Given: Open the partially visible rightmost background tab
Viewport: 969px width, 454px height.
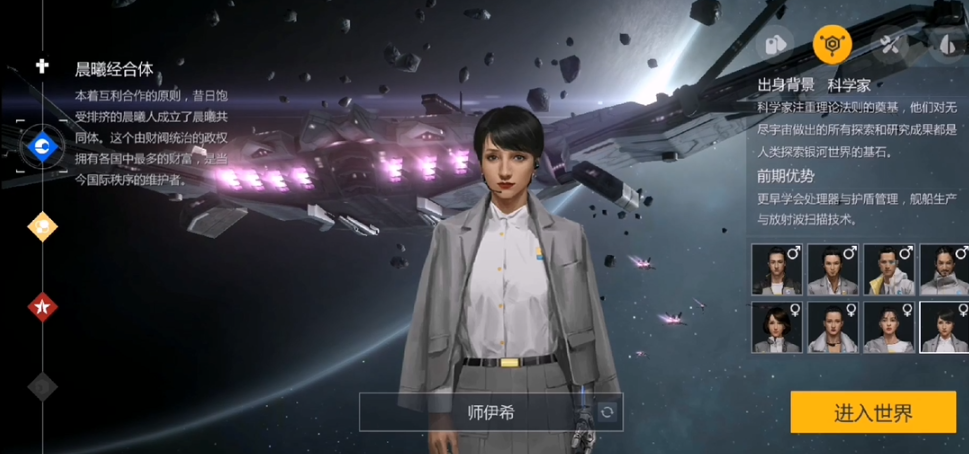Looking at the screenshot, I should (946, 44).
